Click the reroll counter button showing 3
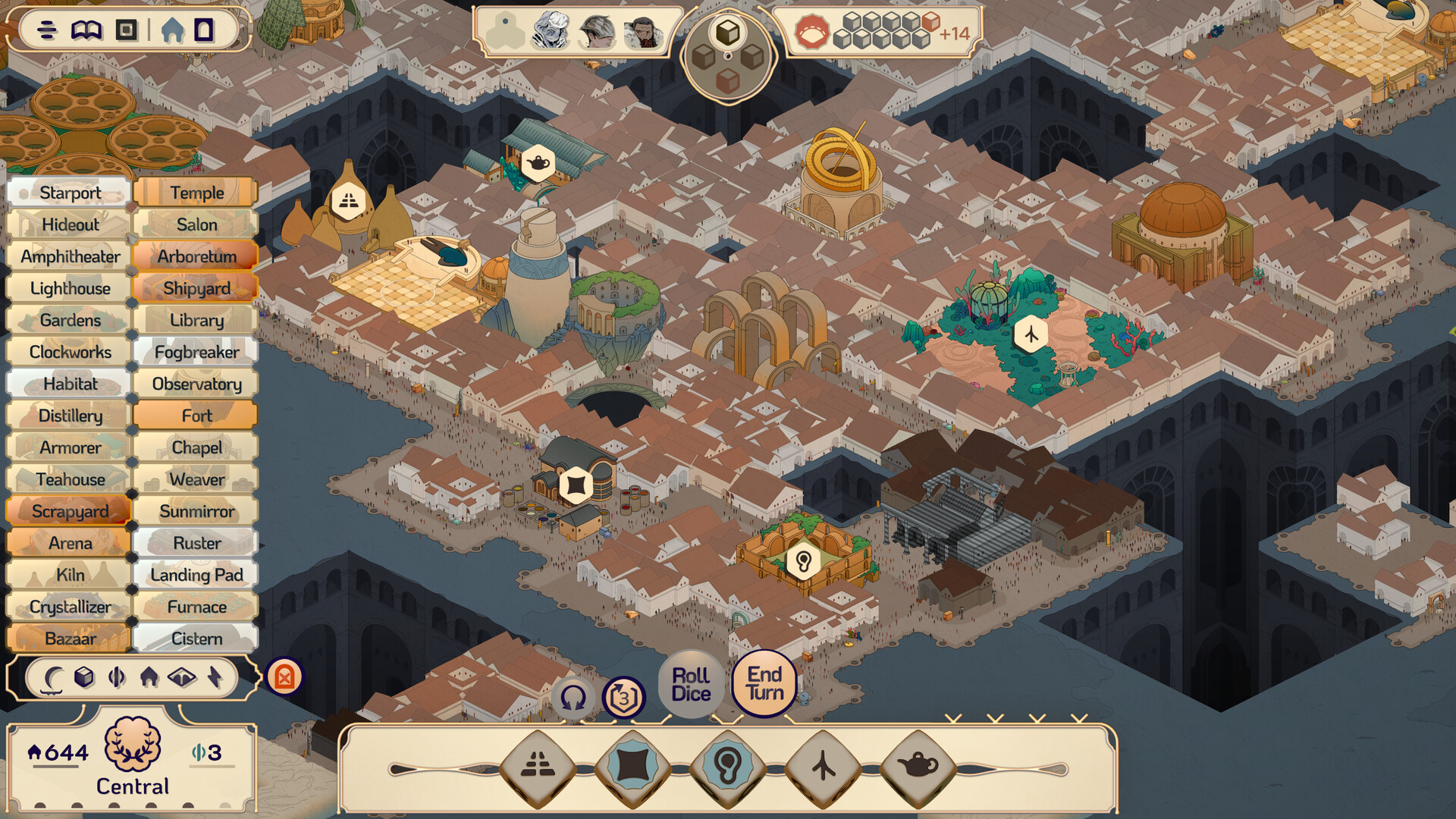1456x819 pixels. tap(623, 697)
